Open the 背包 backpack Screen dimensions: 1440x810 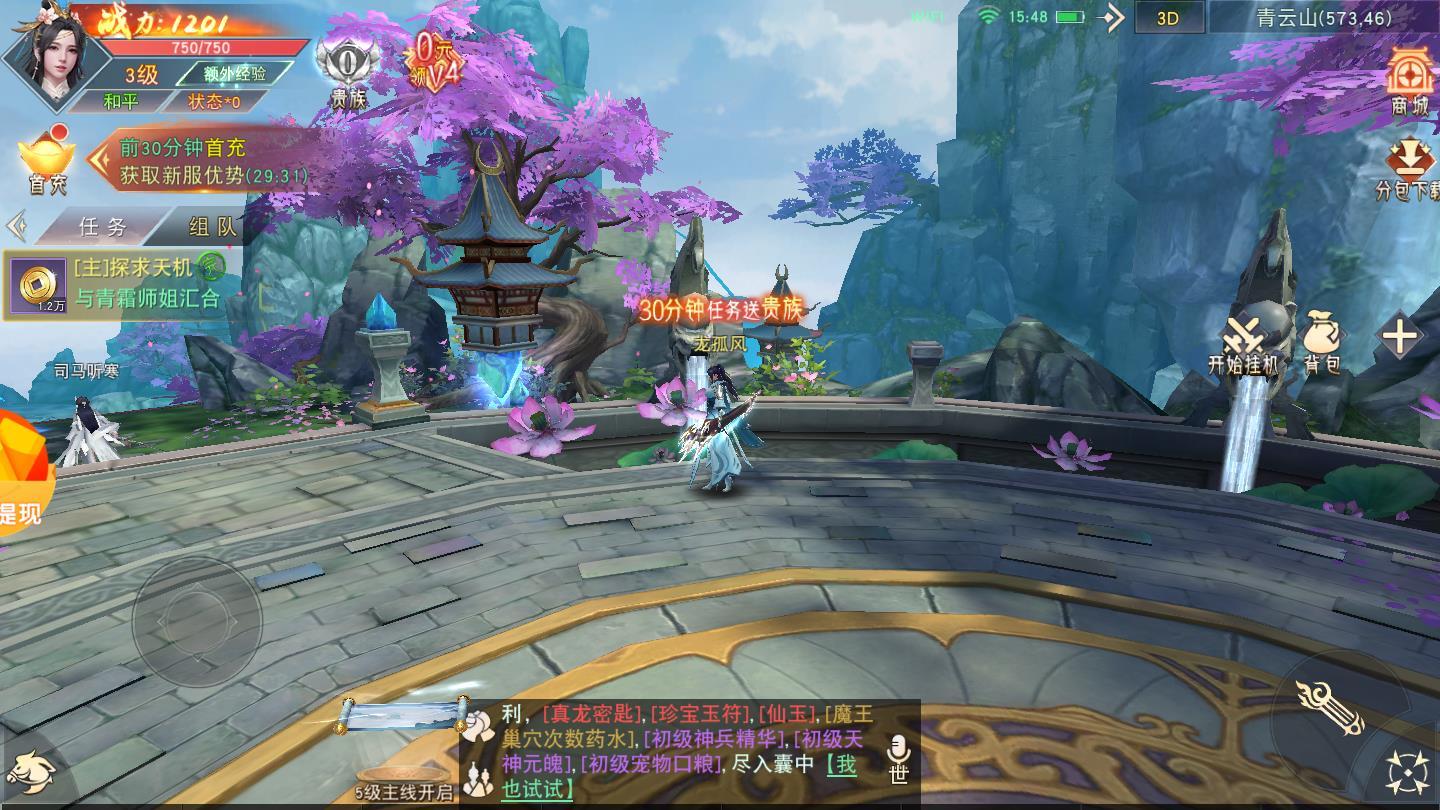[x=1321, y=343]
